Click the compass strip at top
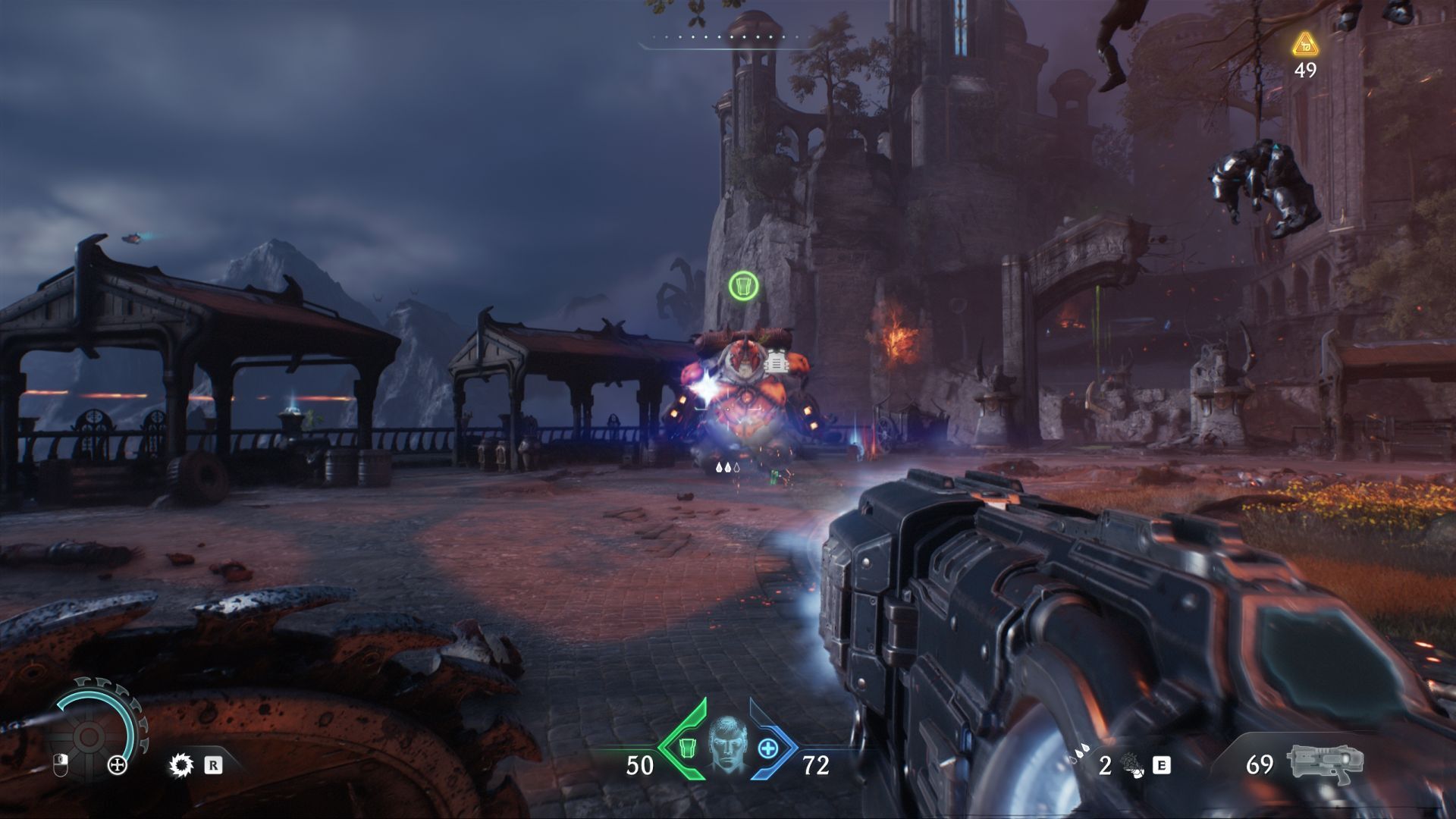The width and height of the screenshot is (1456, 819). point(726,38)
